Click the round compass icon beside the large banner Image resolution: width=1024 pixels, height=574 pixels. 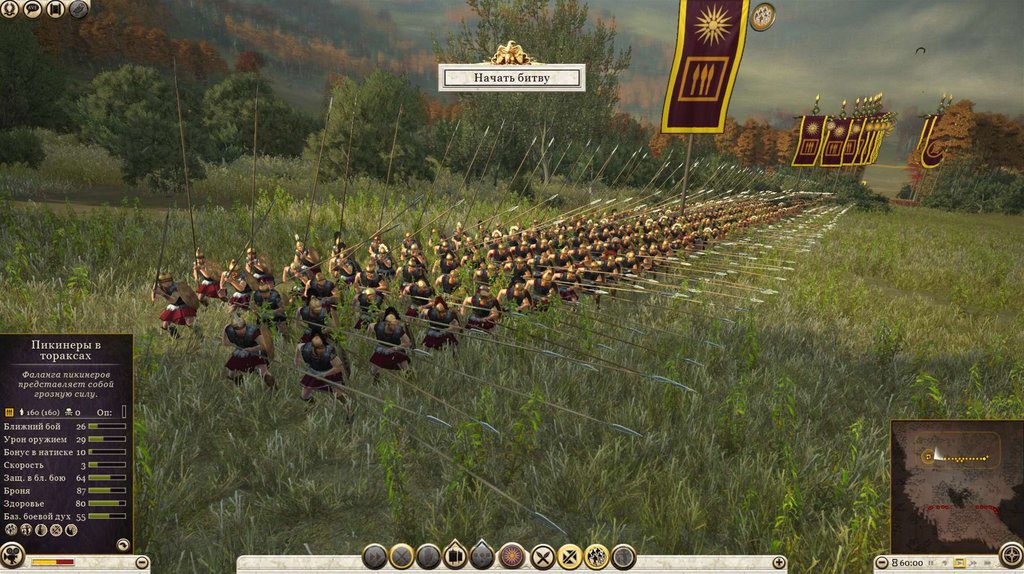pos(763,16)
